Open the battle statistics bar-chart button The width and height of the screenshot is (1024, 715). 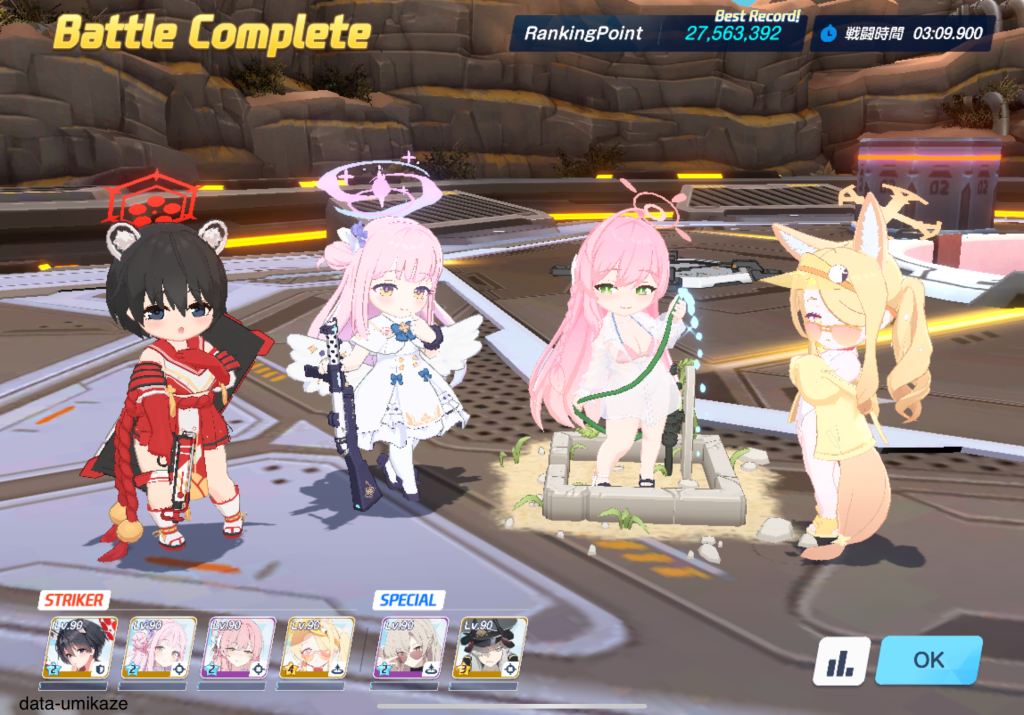(x=840, y=661)
